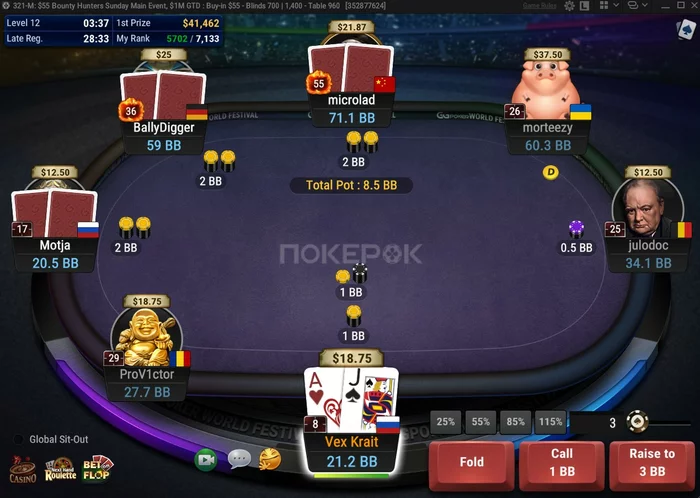Toggle the Global Sit-Out checkbox
700x498 pixels.
click(x=18, y=439)
